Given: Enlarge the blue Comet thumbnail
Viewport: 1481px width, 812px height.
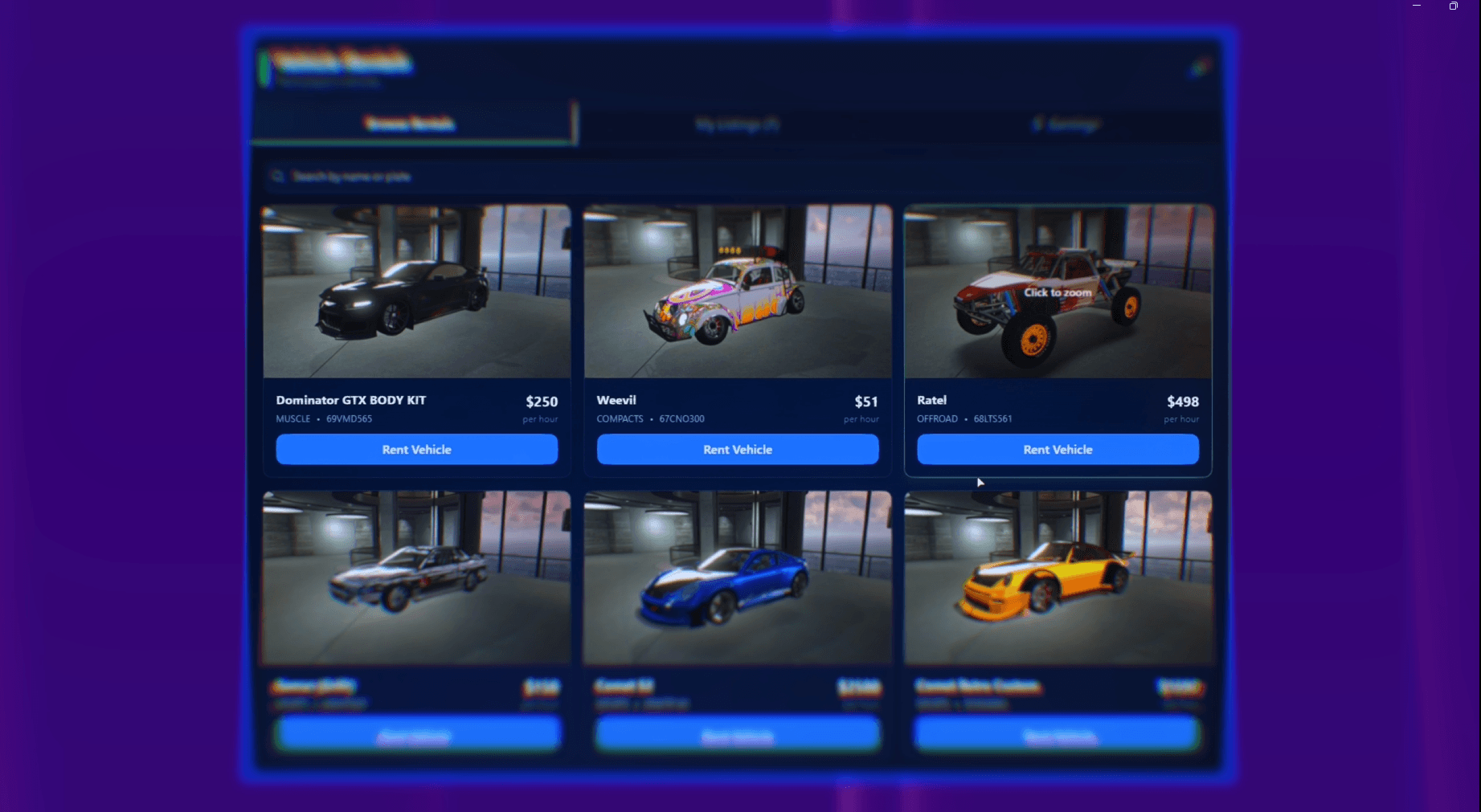Looking at the screenshot, I should 737,578.
